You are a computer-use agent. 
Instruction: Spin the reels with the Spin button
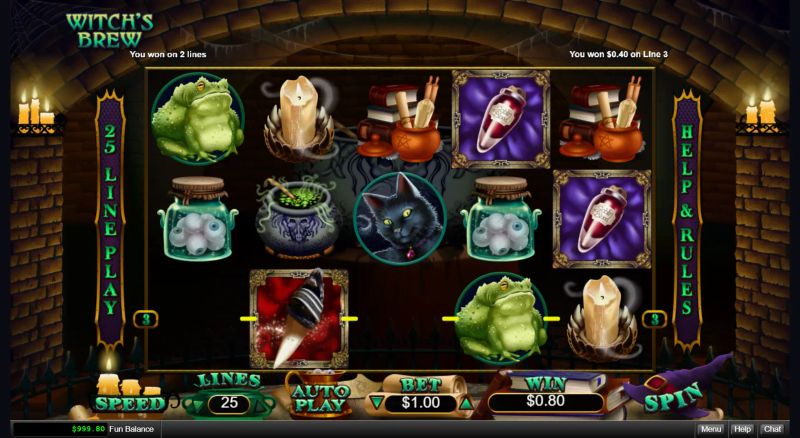coord(670,401)
